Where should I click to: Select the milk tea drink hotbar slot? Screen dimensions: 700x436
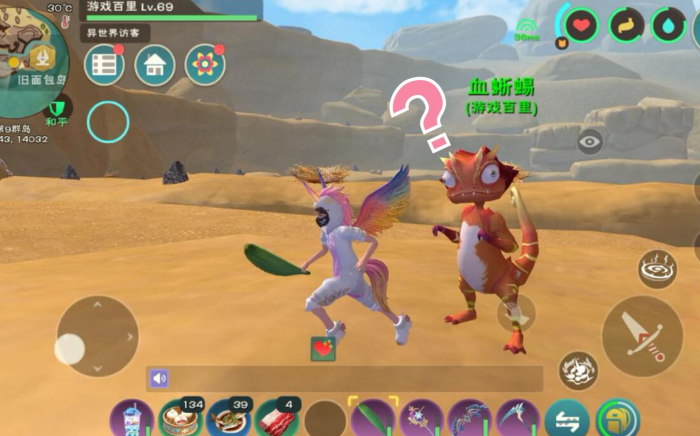click(x=132, y=419)
